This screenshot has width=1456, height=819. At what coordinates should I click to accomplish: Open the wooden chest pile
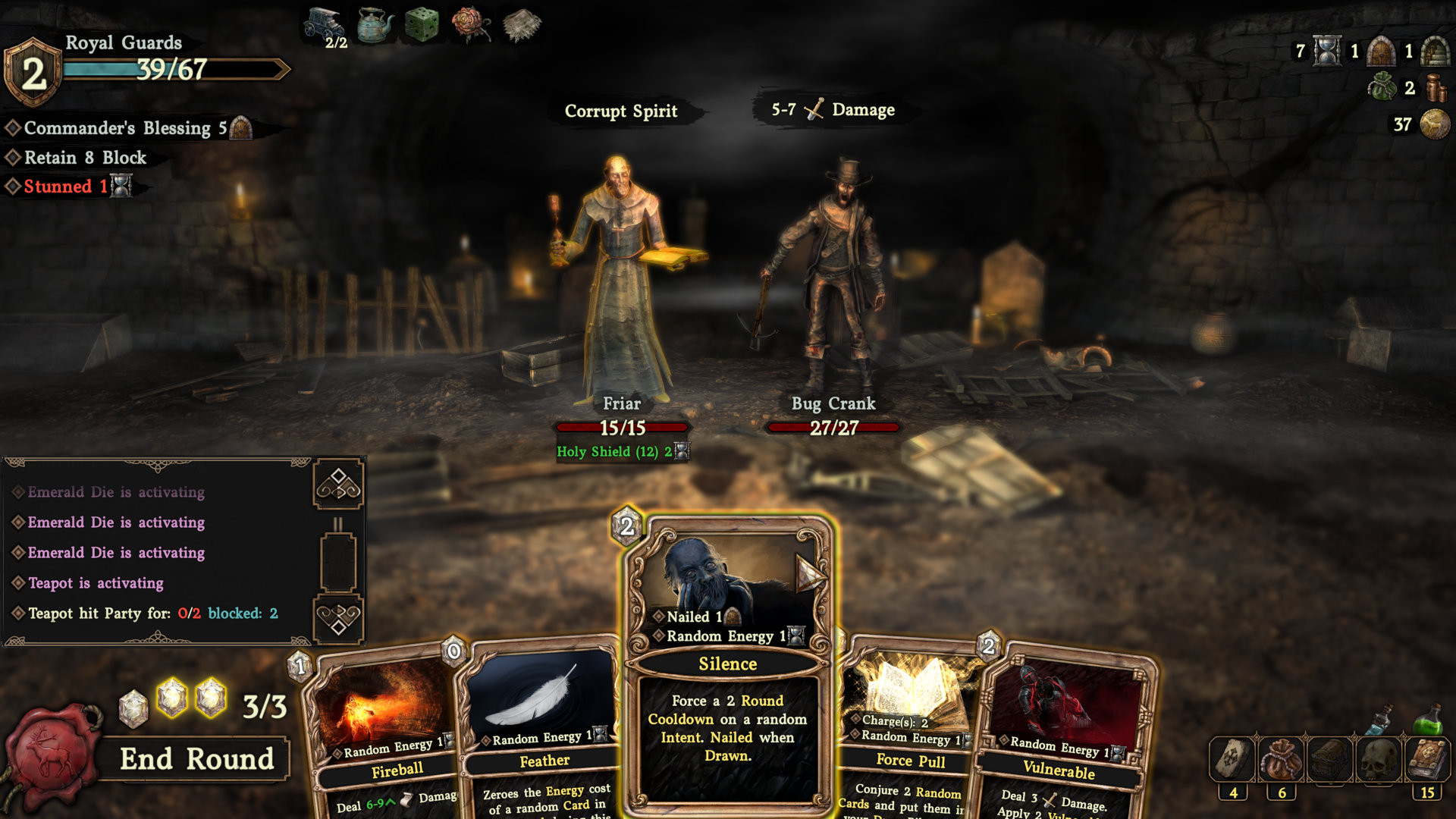point(1329,760)
